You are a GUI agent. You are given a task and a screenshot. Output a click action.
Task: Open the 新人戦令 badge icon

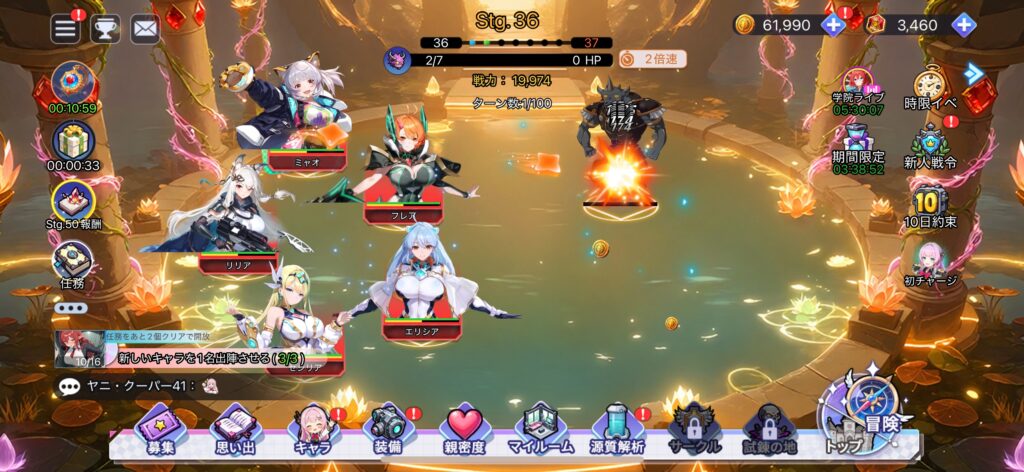(x=931, y=146)
